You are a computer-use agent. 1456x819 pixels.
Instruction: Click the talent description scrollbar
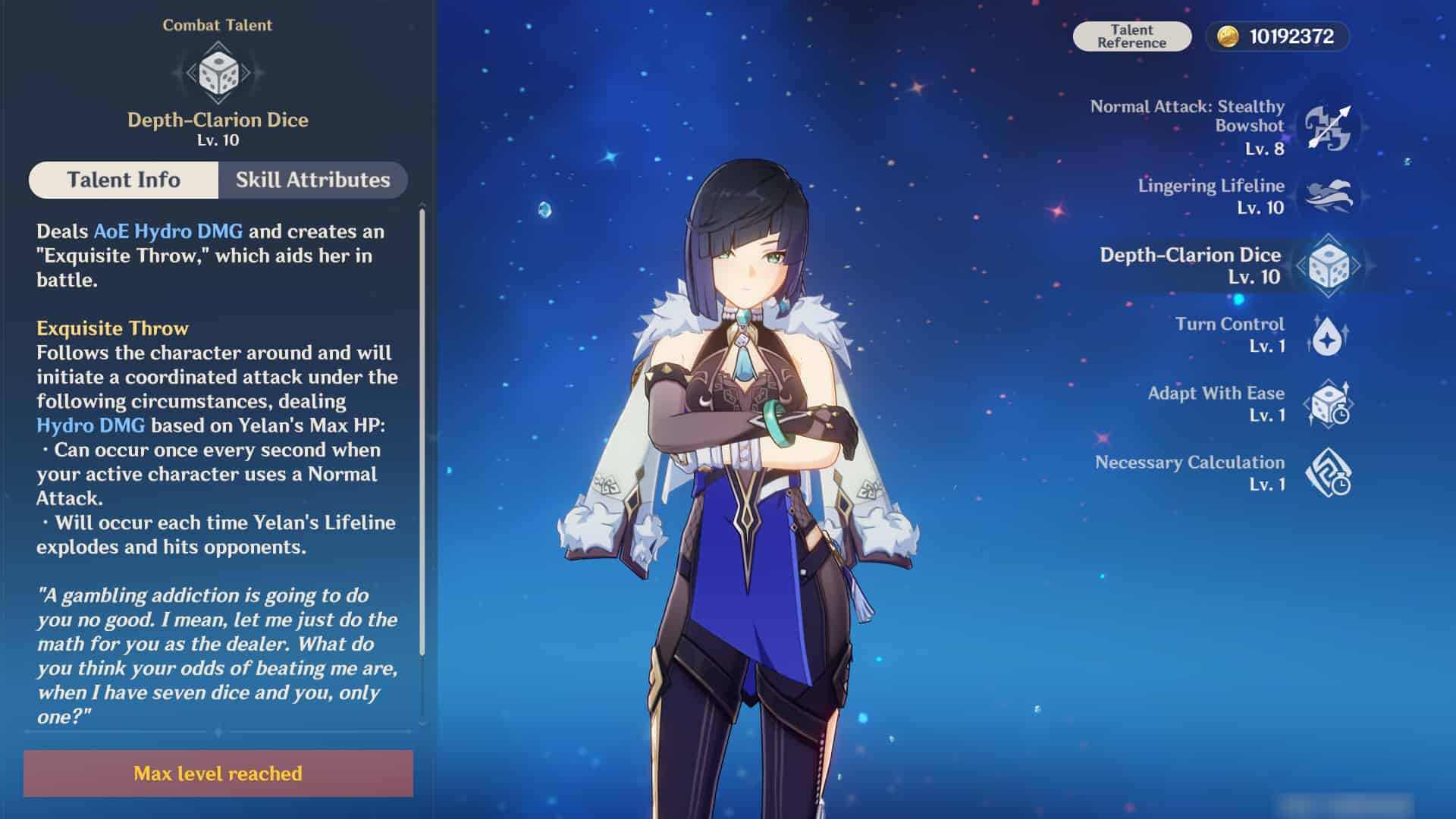(x=422, y=432)
